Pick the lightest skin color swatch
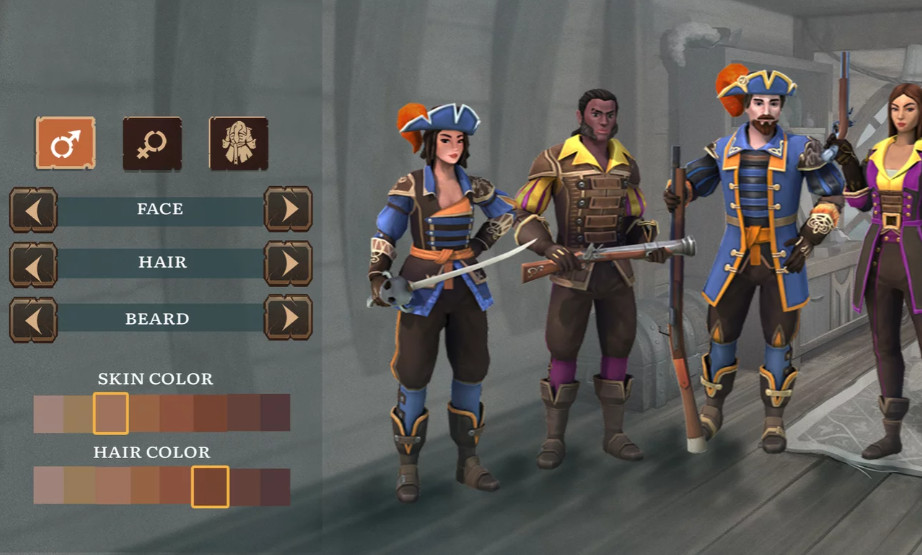This screenshot has height=555, width=922. [x=48, y=413]
